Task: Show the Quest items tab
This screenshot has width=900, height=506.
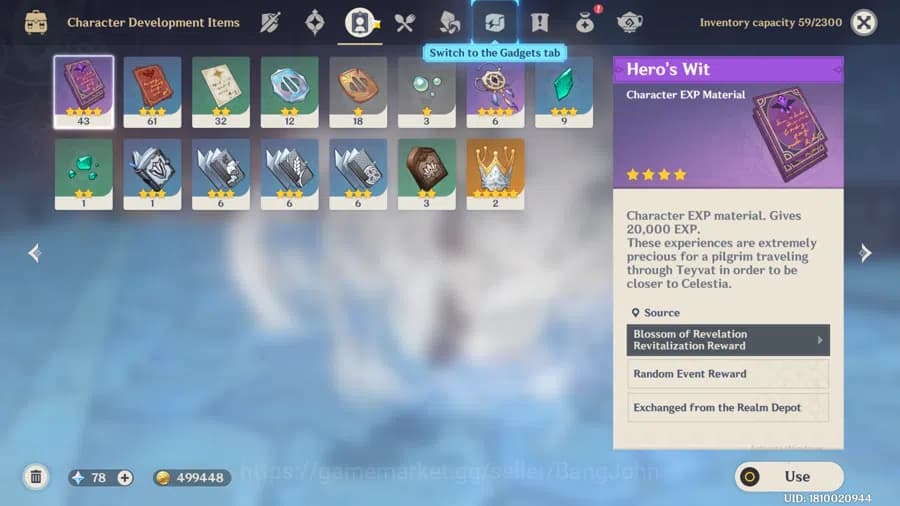Action: coord(540,22)
